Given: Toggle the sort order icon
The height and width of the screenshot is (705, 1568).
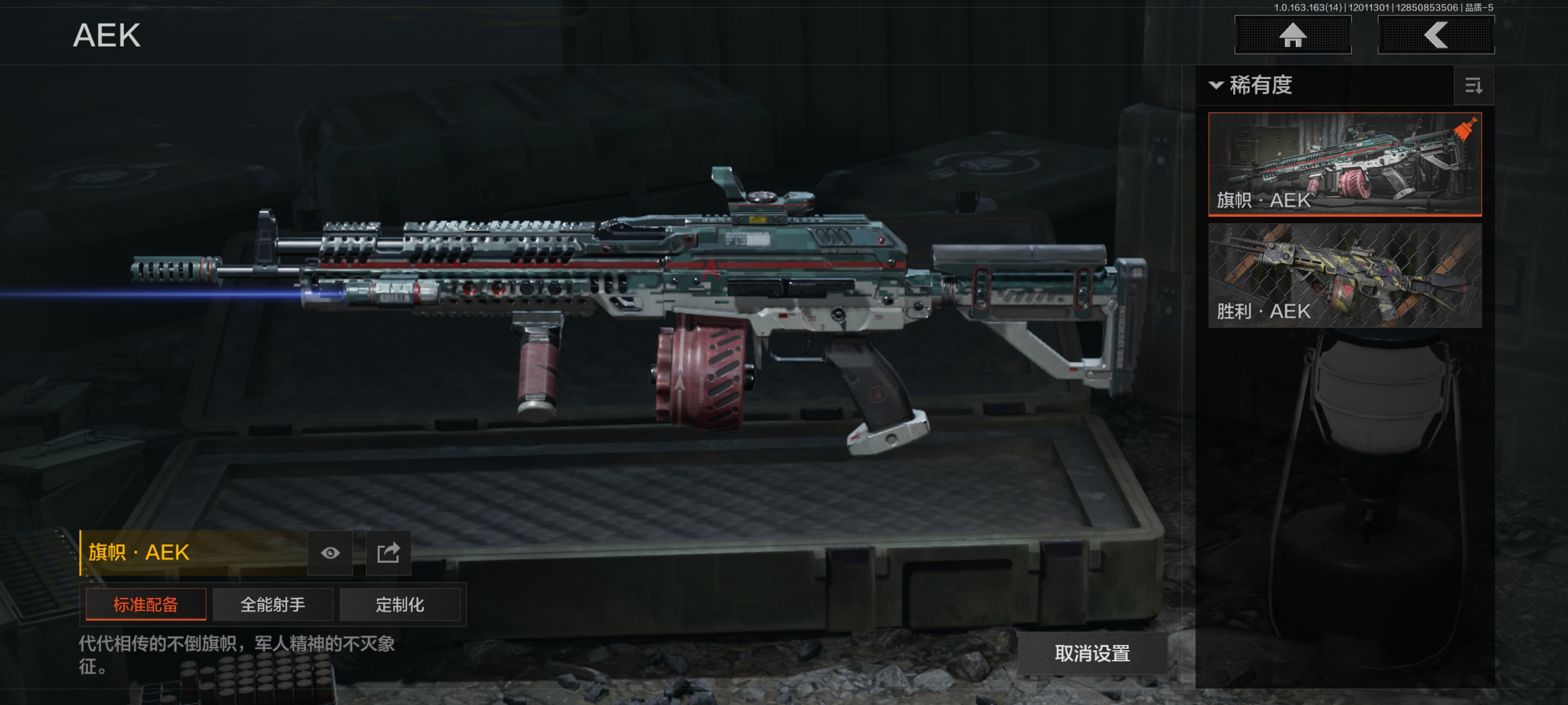Looking at the screenshot, I should tap(1473, 86).
